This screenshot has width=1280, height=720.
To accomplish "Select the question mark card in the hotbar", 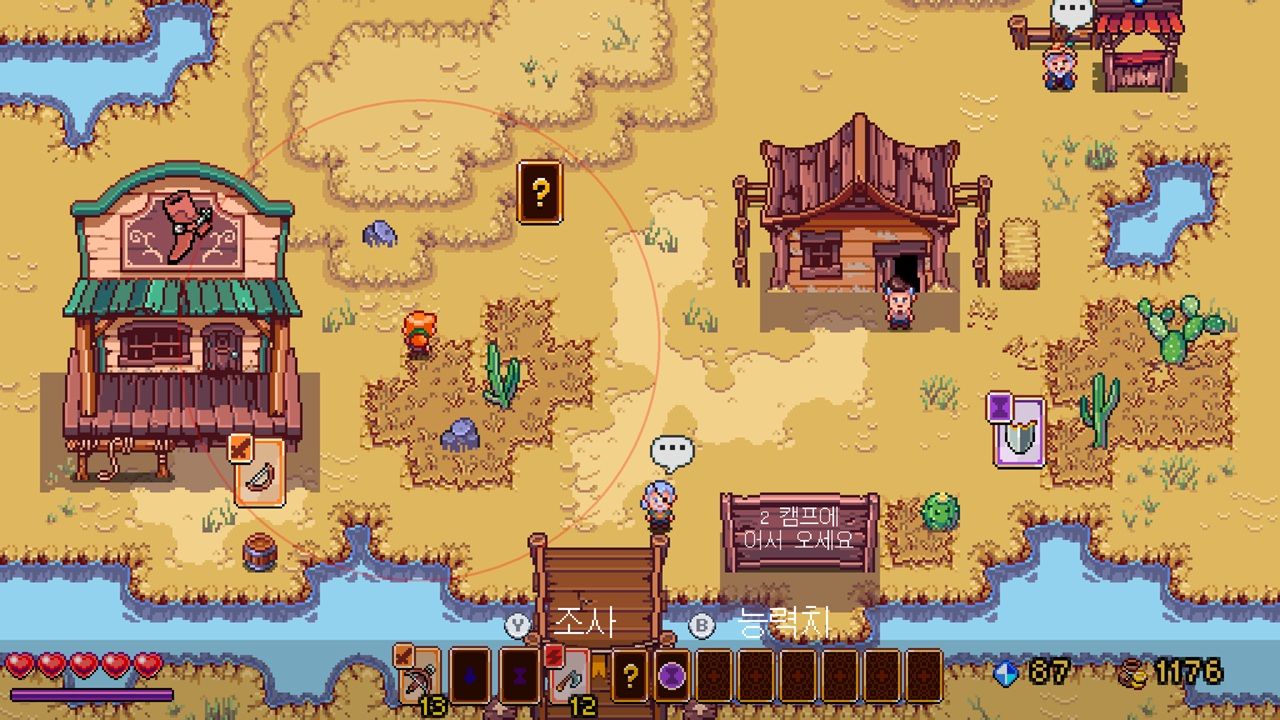I will 630,677.
